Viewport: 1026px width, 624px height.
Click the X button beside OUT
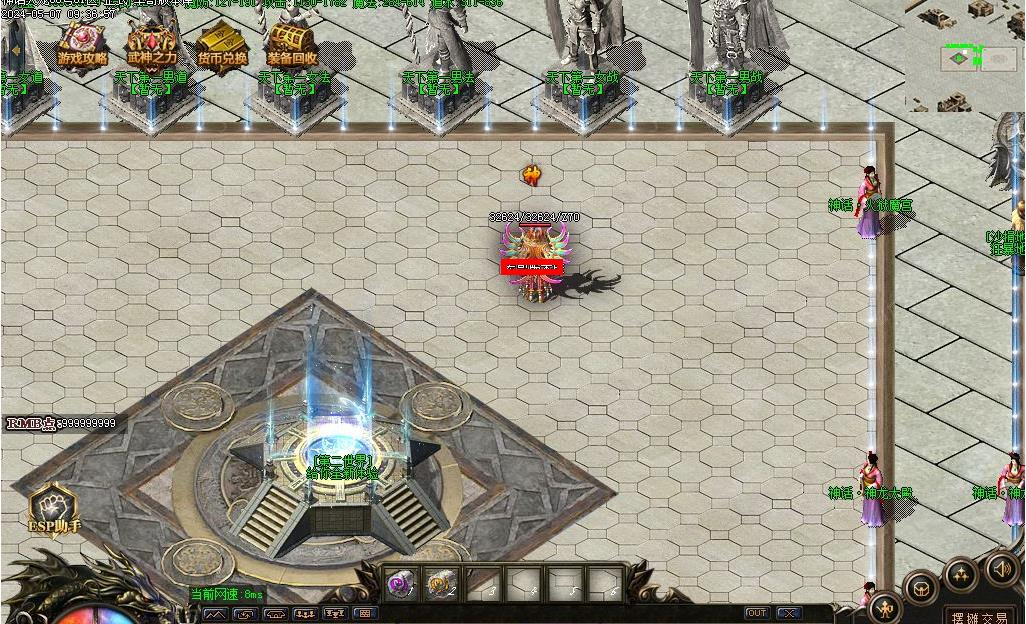pos(789,613)
